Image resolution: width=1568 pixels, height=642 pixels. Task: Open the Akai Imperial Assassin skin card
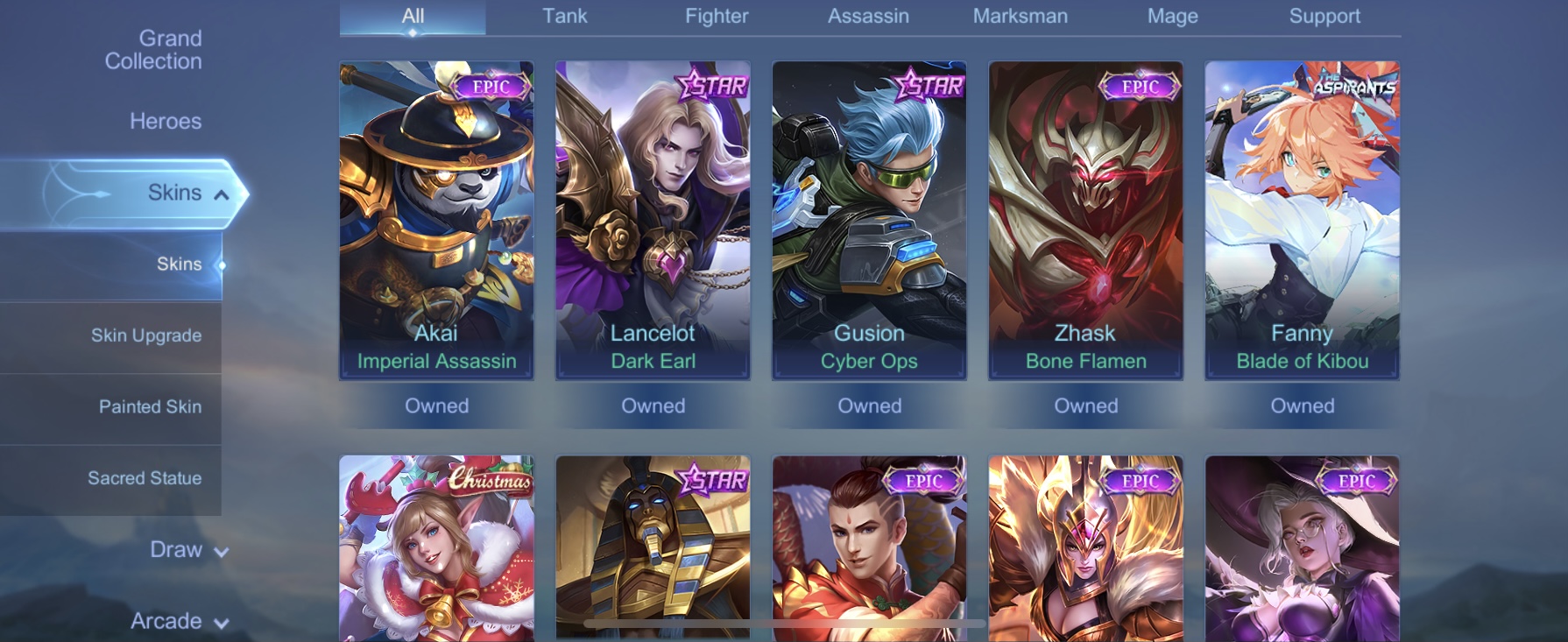tap(436, 219)
